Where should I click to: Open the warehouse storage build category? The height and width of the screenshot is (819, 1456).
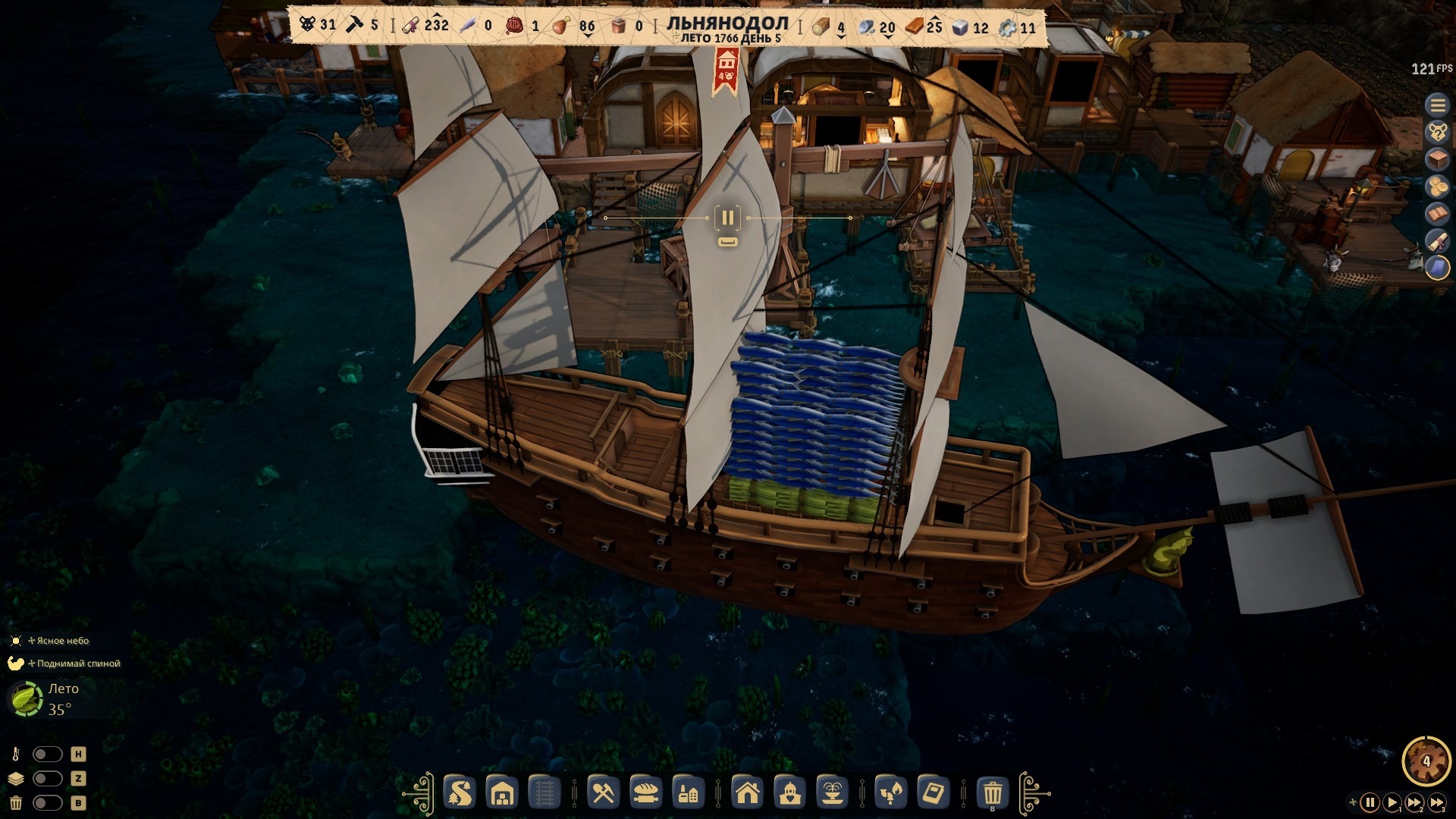pos(502,793)
